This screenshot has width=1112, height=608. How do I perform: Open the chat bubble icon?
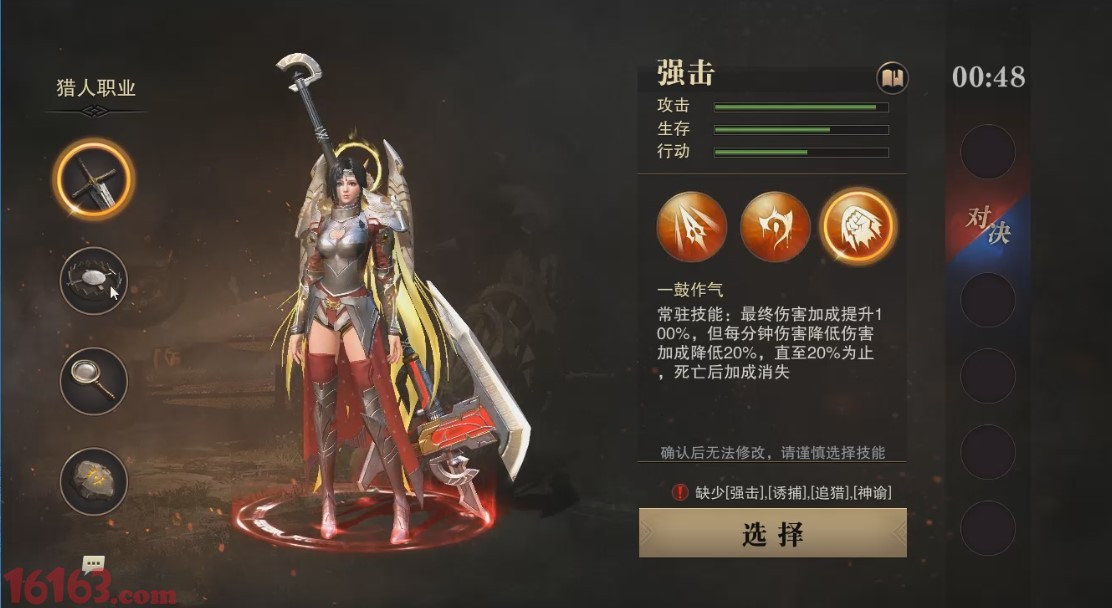coord(94,565)
